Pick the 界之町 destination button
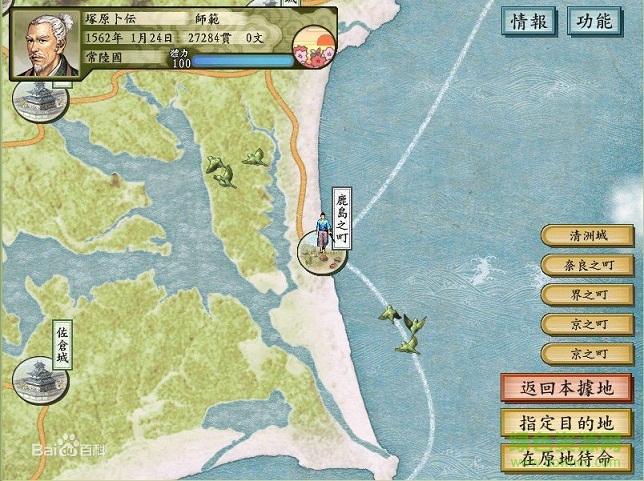Viewport: 644px width, 481px height. pyautogui.click(x=587, y=295)
